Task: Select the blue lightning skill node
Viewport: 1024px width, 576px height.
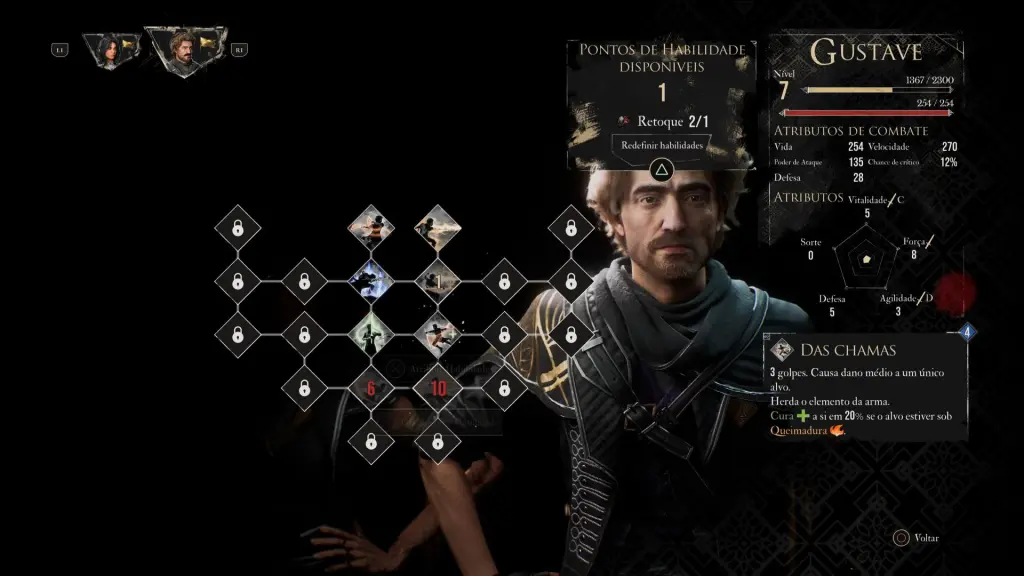Action: pyautogui.click(x=370, y=281)
